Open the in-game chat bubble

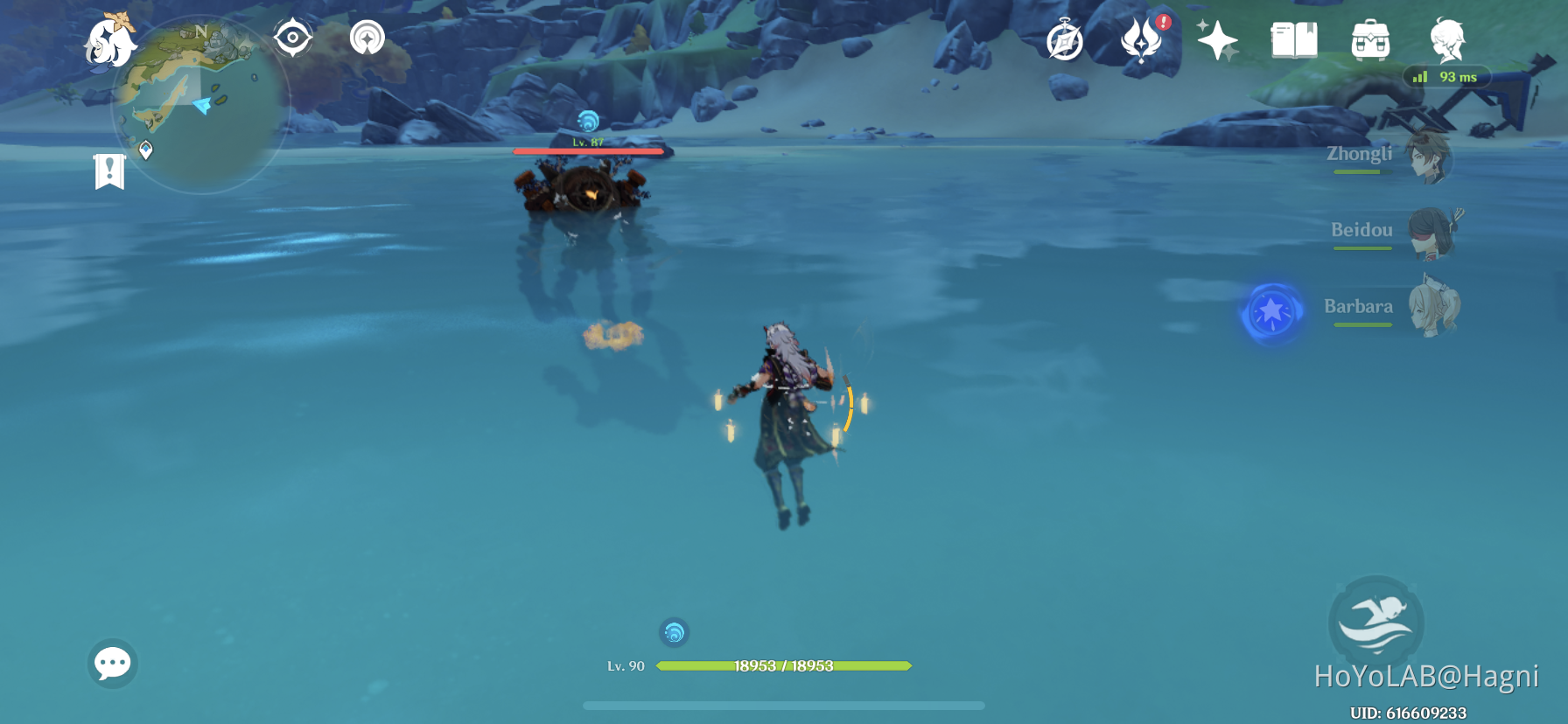click(x=113, y=665)
